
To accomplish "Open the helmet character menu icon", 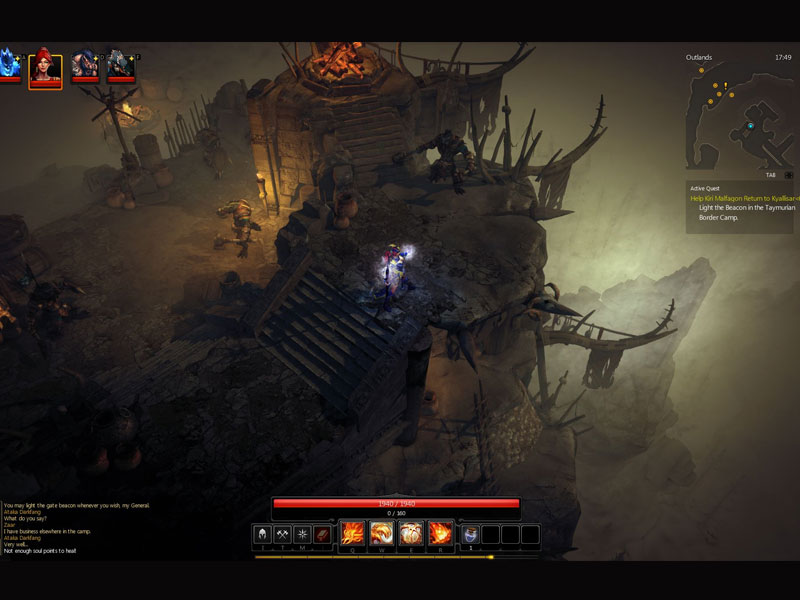I will point(263,534).
